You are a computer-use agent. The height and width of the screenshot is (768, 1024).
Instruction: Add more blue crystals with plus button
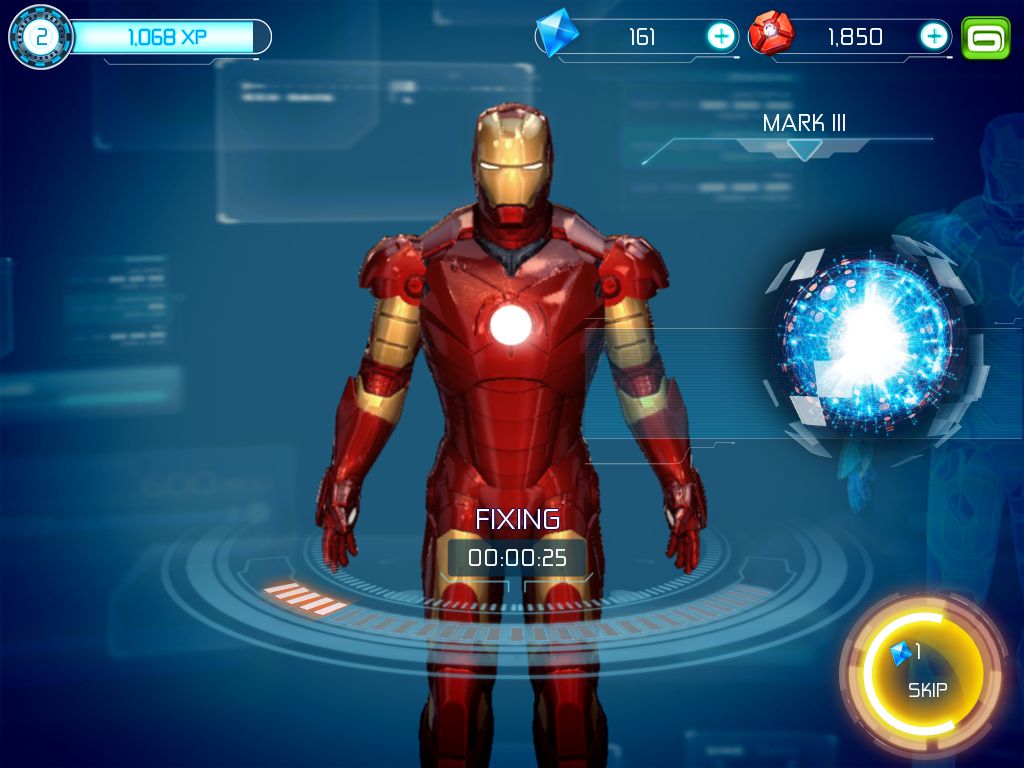coord(721,37)
